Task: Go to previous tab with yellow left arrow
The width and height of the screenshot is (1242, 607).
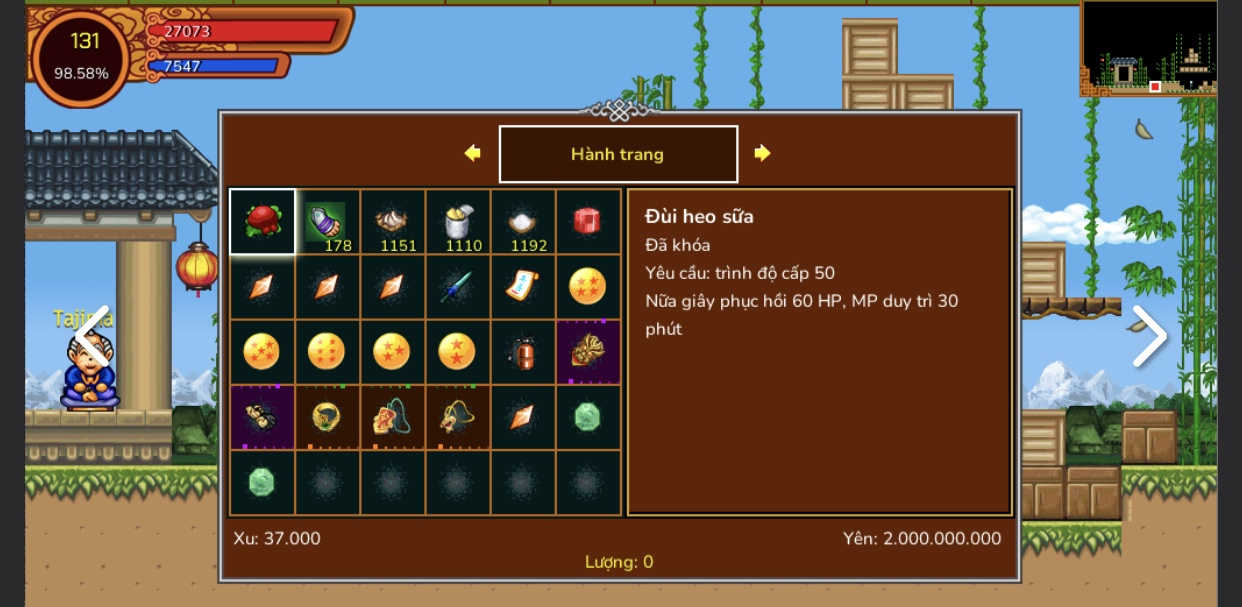Action: coord(473,153)
